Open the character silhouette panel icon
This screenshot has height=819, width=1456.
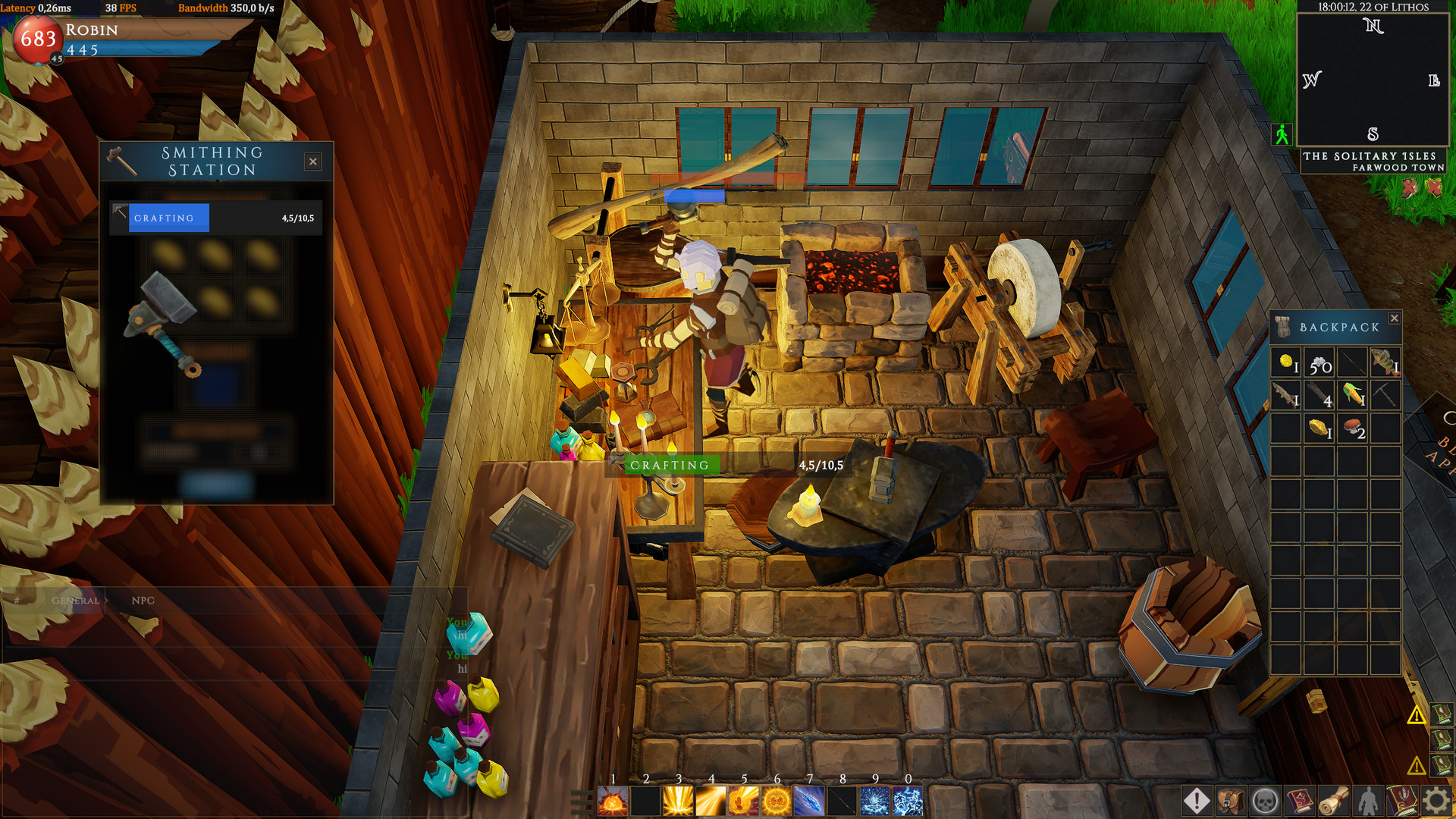click(x=1369, y=800)
